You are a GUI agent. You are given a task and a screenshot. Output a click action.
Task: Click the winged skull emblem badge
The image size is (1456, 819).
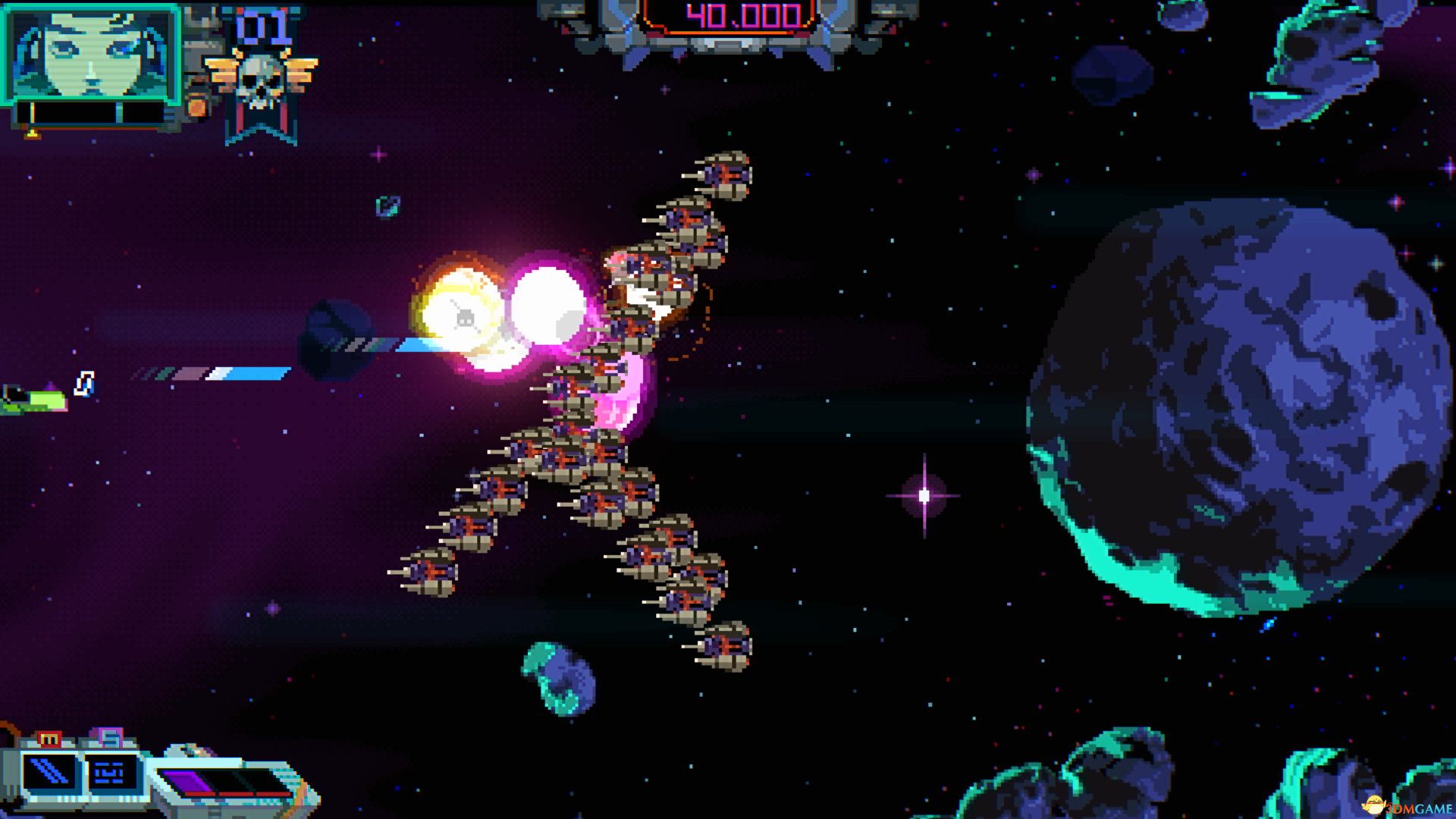[260, 80]
